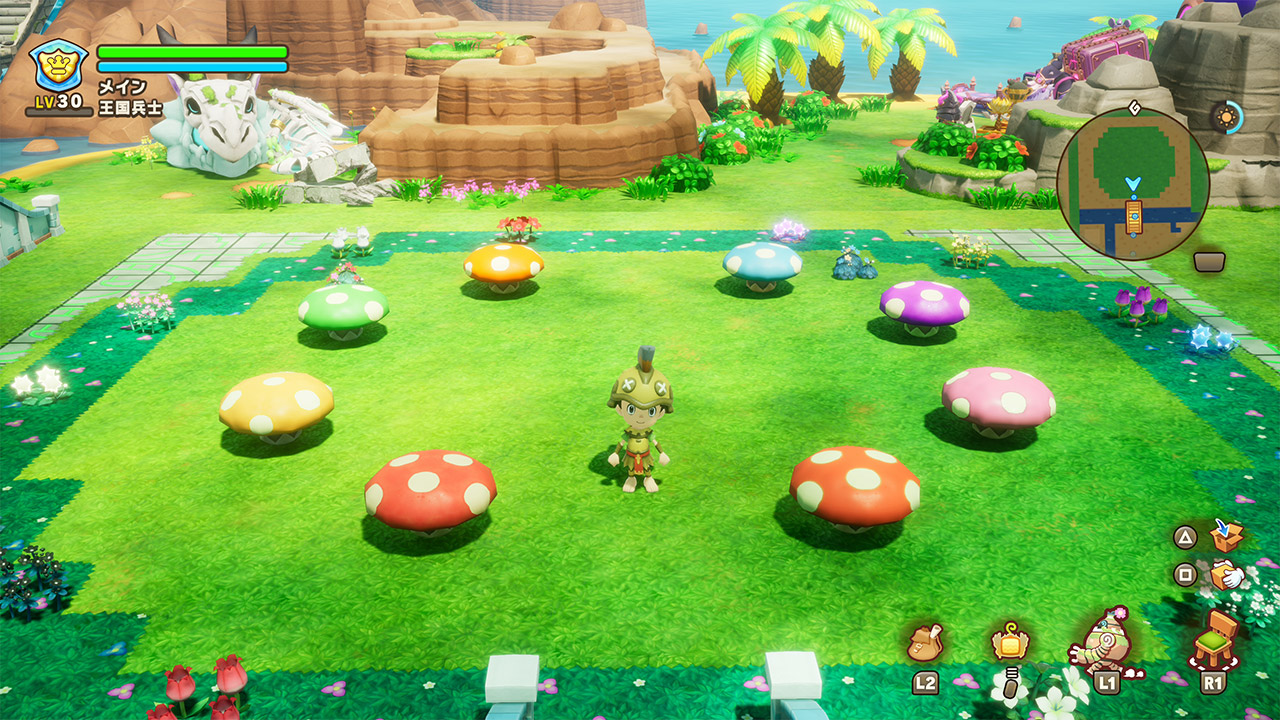Select the winged golden lantern icon
The width and height of the screenshot is (1280, 720).
(1010, 641)
